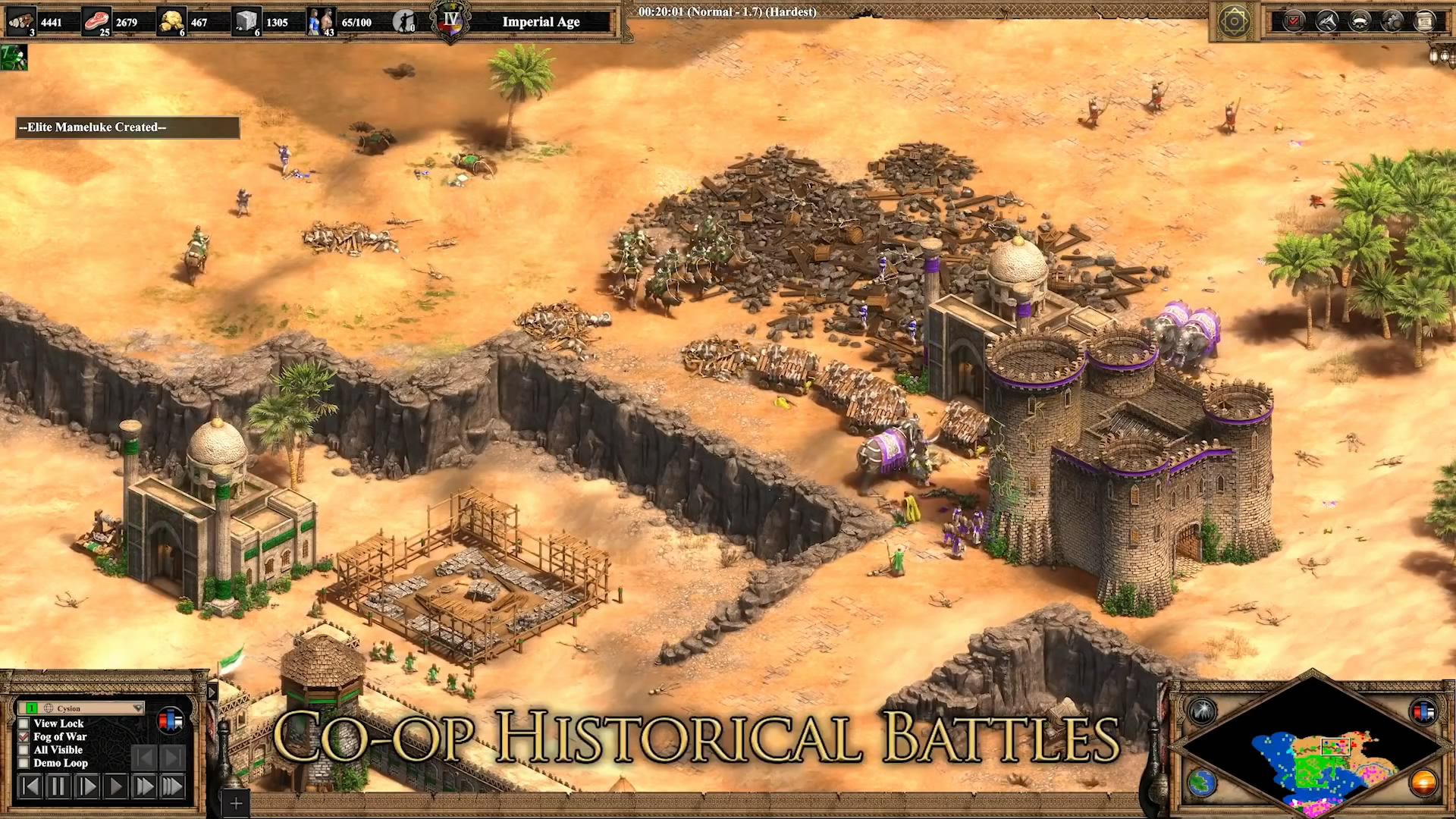The width and height of the screenshot is (1456, 819).
Task: Set replay to double fast-forward speed
Action: point(144,786)
